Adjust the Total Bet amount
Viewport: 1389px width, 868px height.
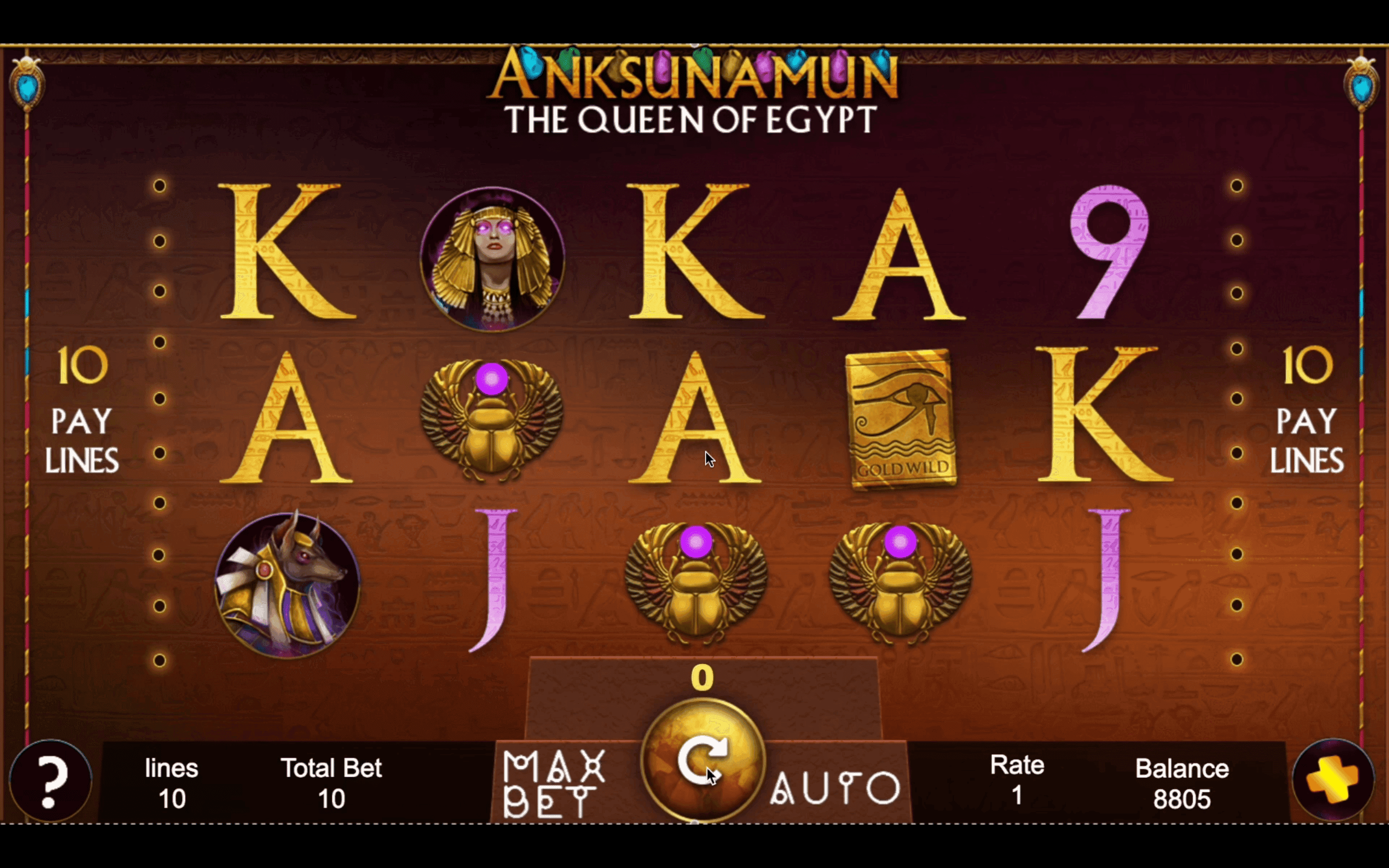[x=331, y=783]
